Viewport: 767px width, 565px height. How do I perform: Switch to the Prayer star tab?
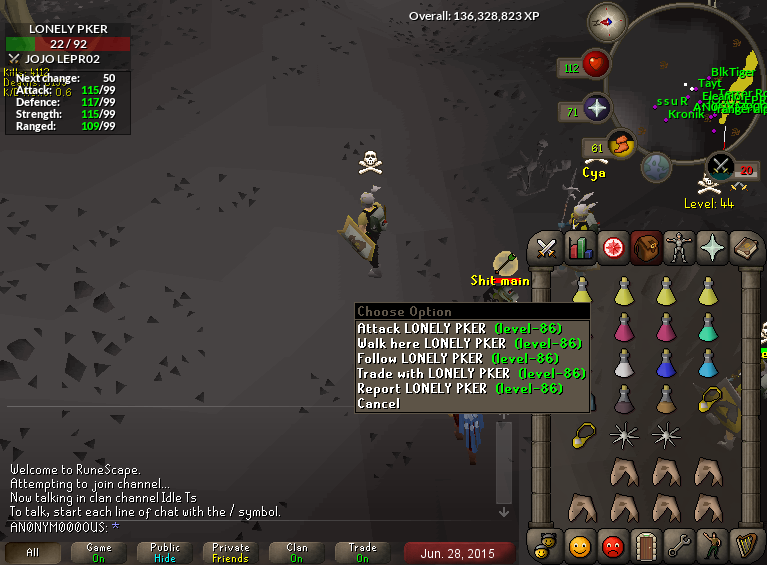pos(712,247)
